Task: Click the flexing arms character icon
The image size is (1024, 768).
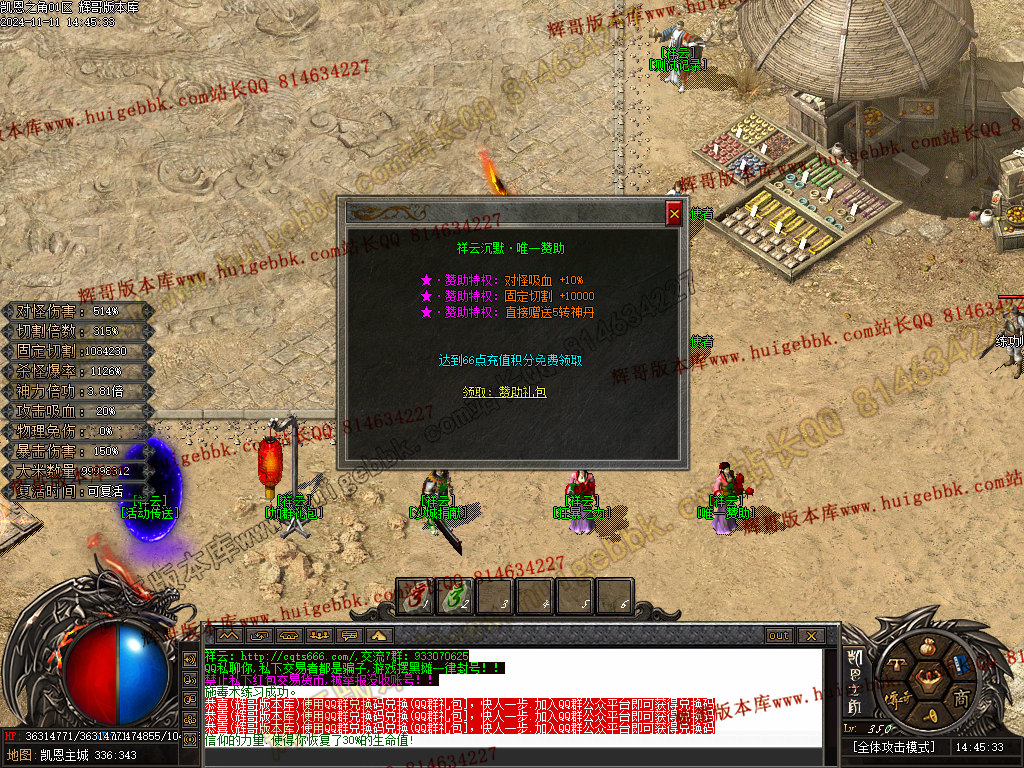Action: point(926,680)
